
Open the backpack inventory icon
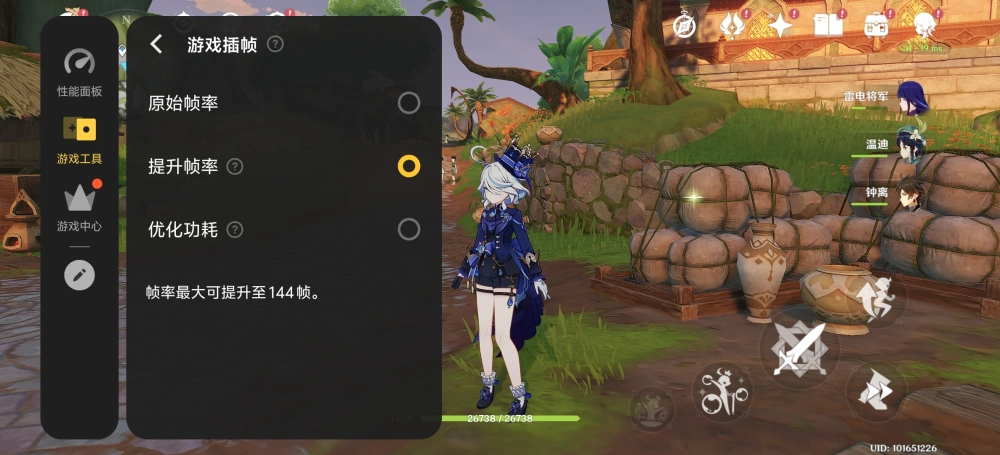point(878,24)
